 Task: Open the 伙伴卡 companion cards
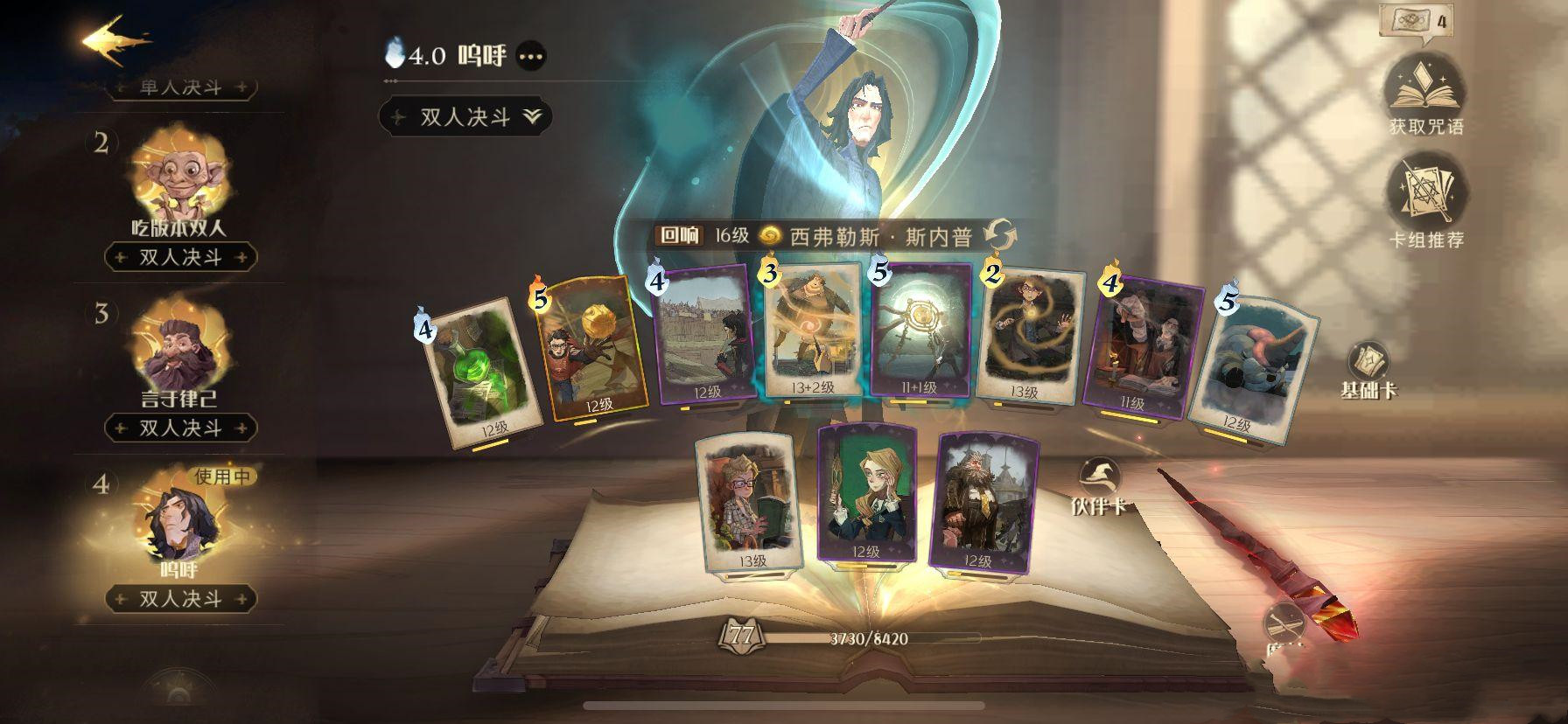1100,485
